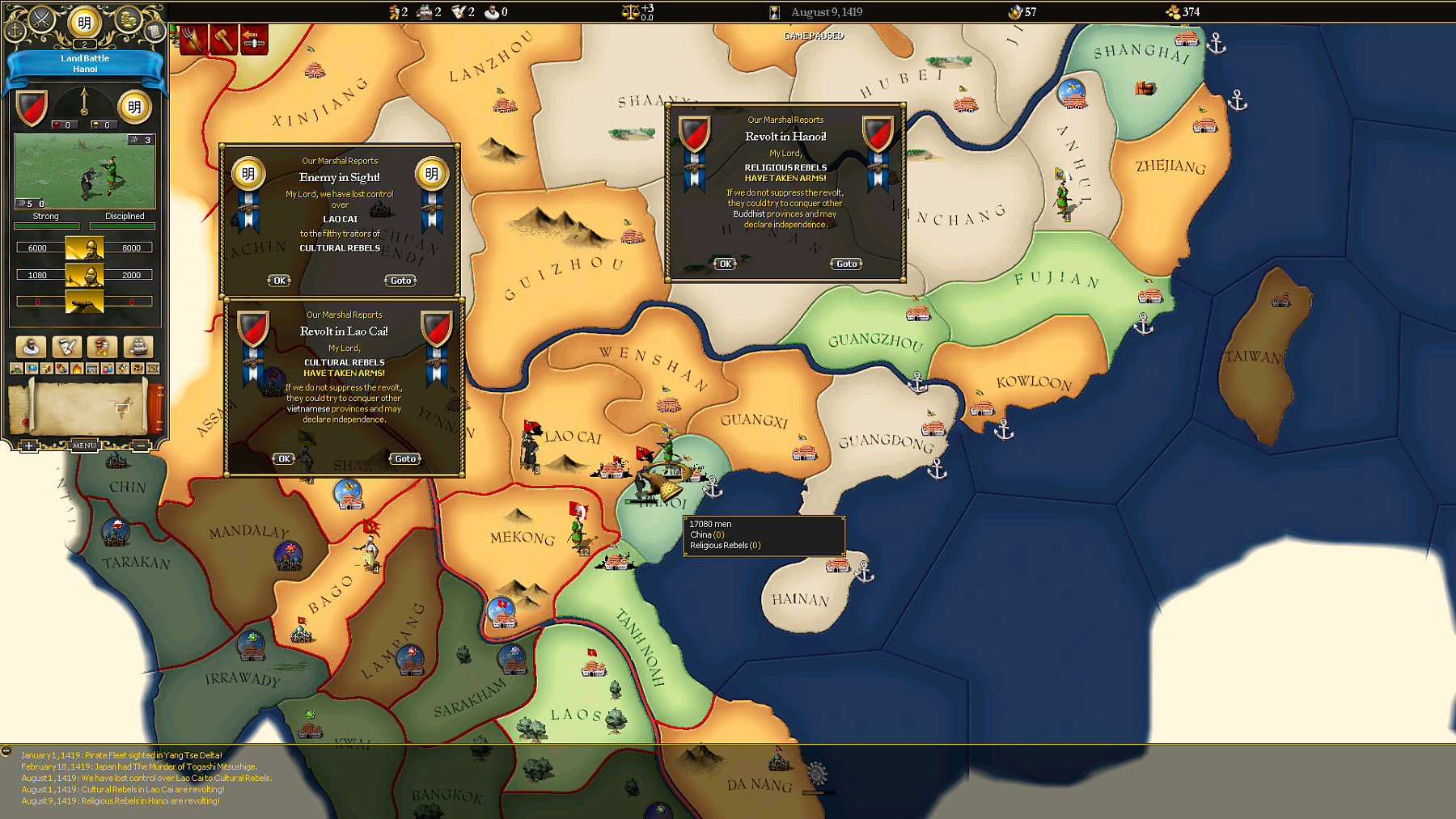Select Goto on the Revolt in Lao Cai report
This screenshot has width=1456, height=819.
pos(404,458)
